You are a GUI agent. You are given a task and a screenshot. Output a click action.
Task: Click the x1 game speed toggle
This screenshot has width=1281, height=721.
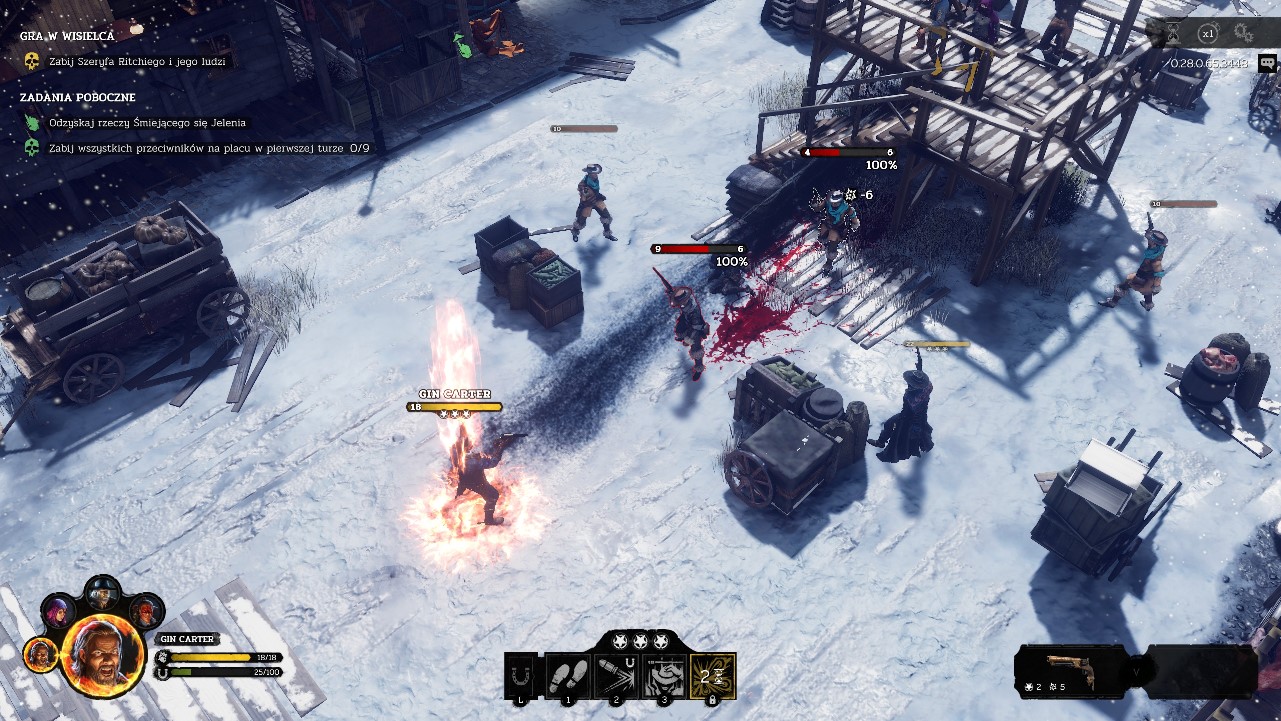pyautogui.click(x=1208, y=33)
